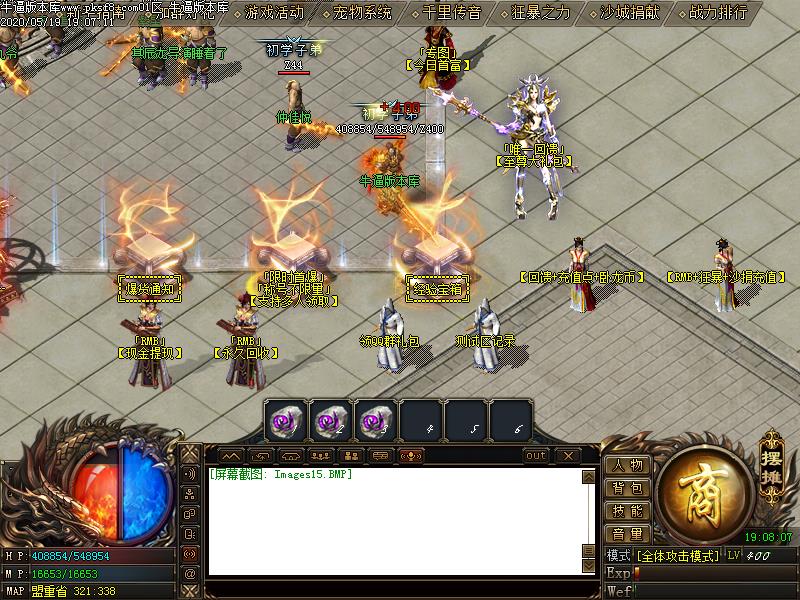
Task: Select 千里传音 in the top menu
Action: (451, 13)
